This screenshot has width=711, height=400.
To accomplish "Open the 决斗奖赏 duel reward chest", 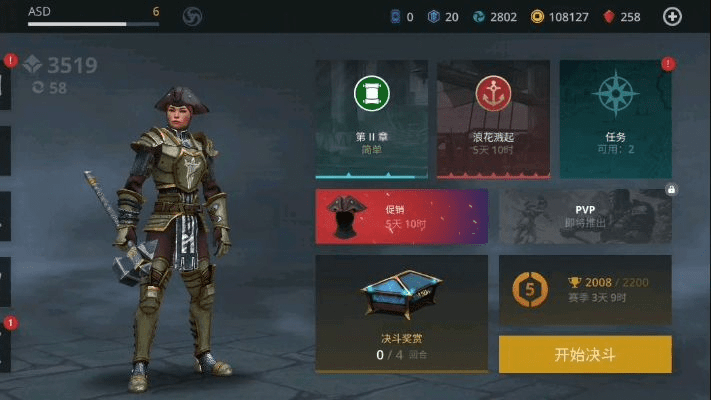I will pos(401,313).
